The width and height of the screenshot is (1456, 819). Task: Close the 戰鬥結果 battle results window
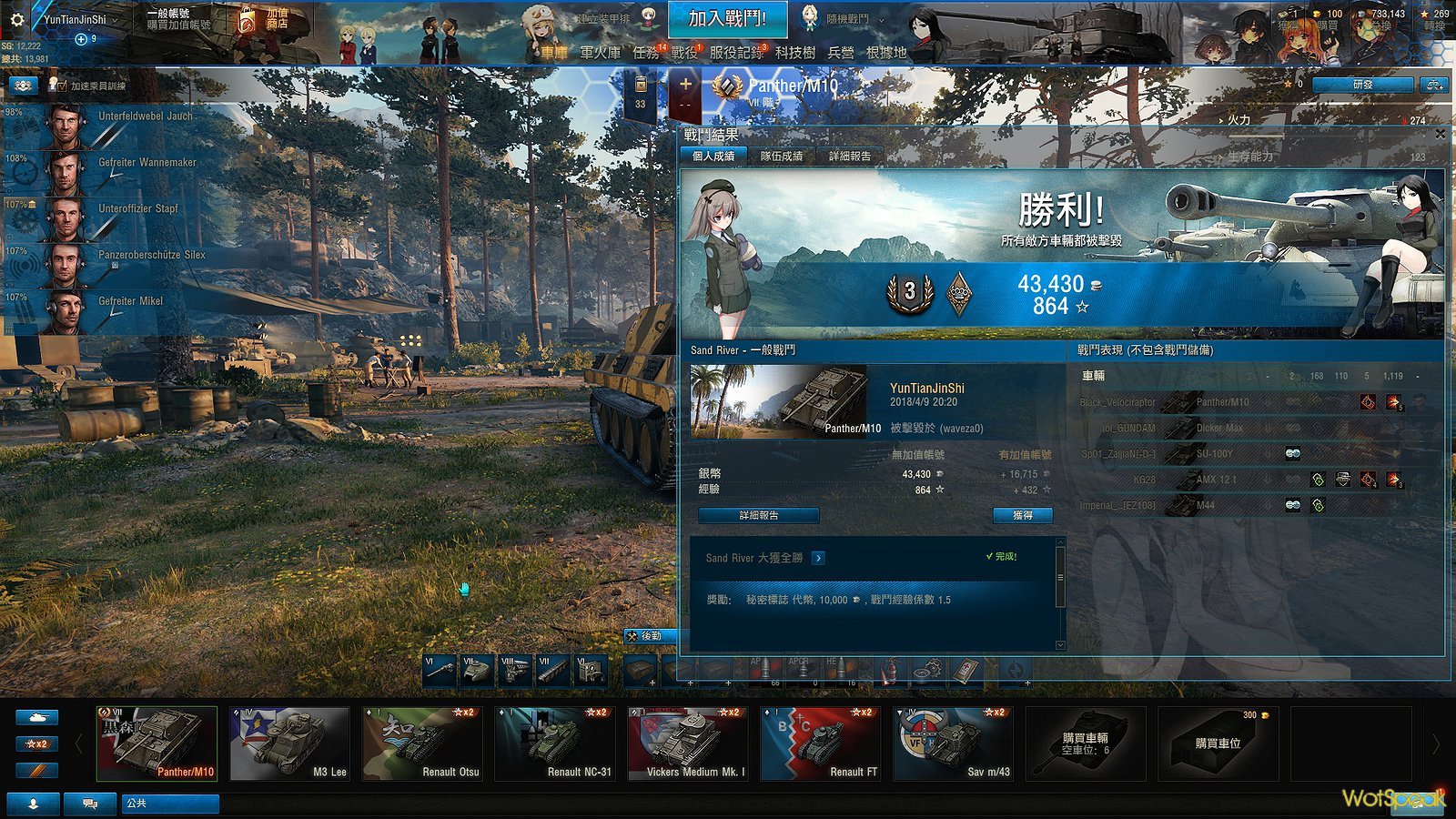1440,134
